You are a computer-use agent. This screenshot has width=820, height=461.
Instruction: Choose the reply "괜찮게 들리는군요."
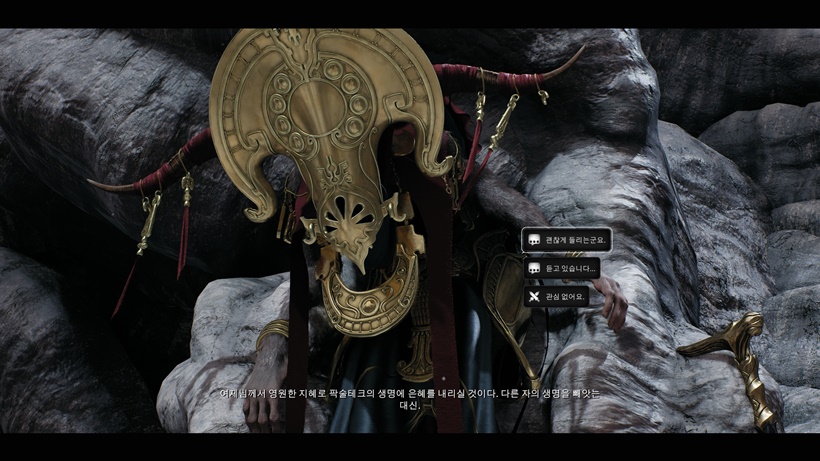(566, 240)
